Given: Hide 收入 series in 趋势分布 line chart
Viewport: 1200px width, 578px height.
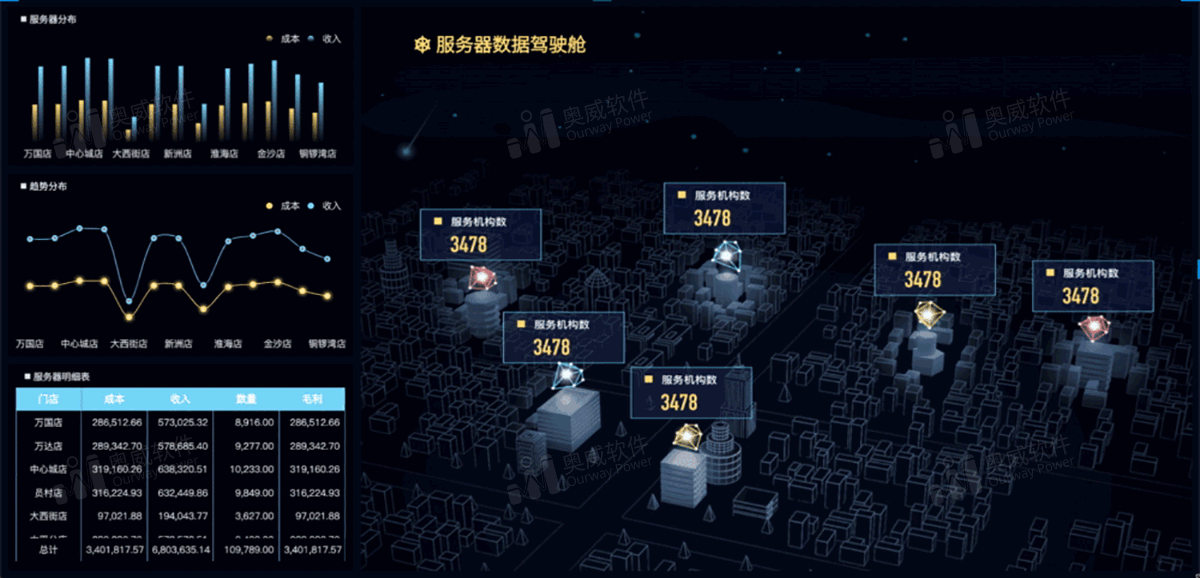Looking at the screenshot, I should click(325, 206).
